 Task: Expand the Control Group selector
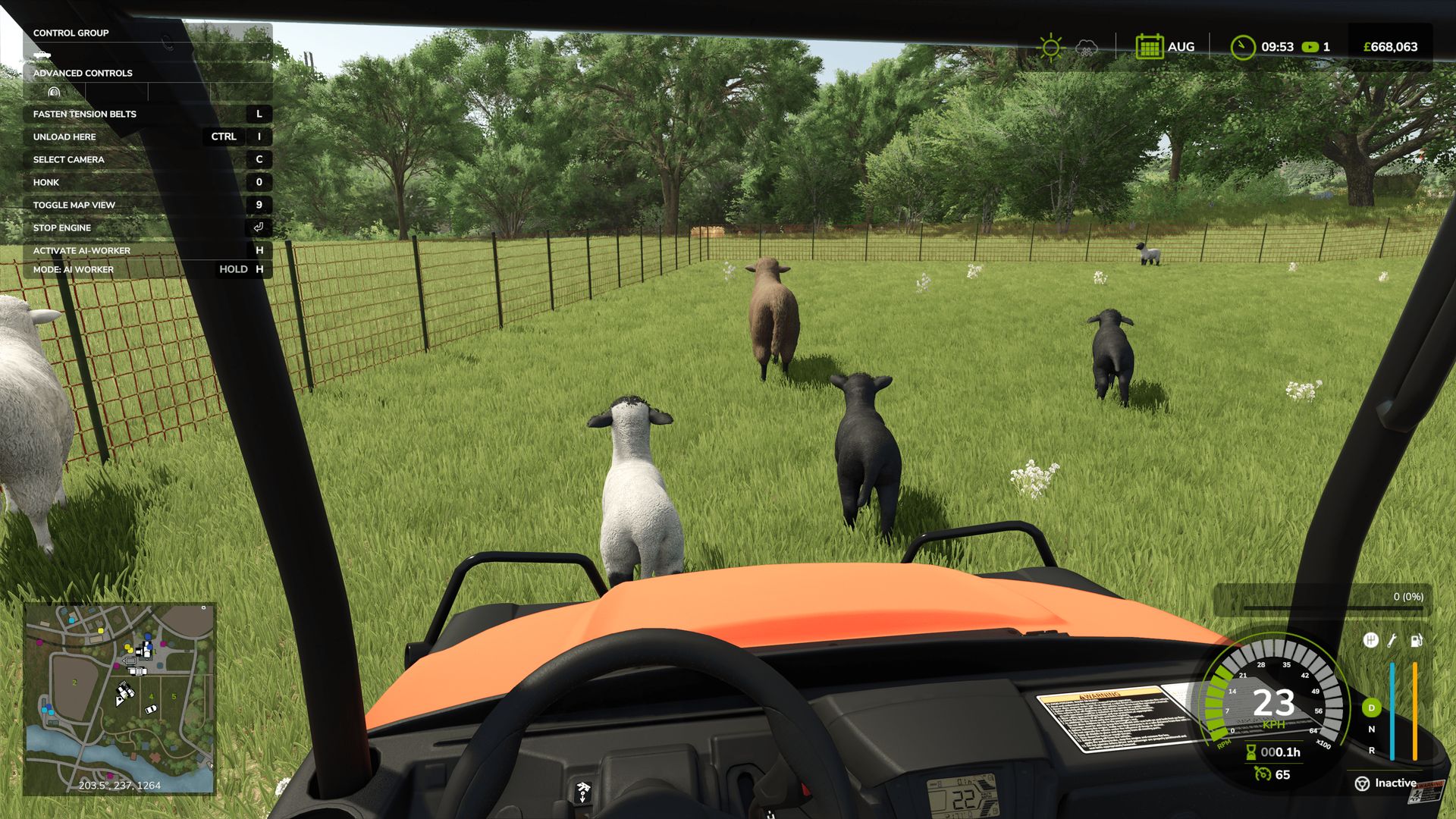click(x=73, y=33)
